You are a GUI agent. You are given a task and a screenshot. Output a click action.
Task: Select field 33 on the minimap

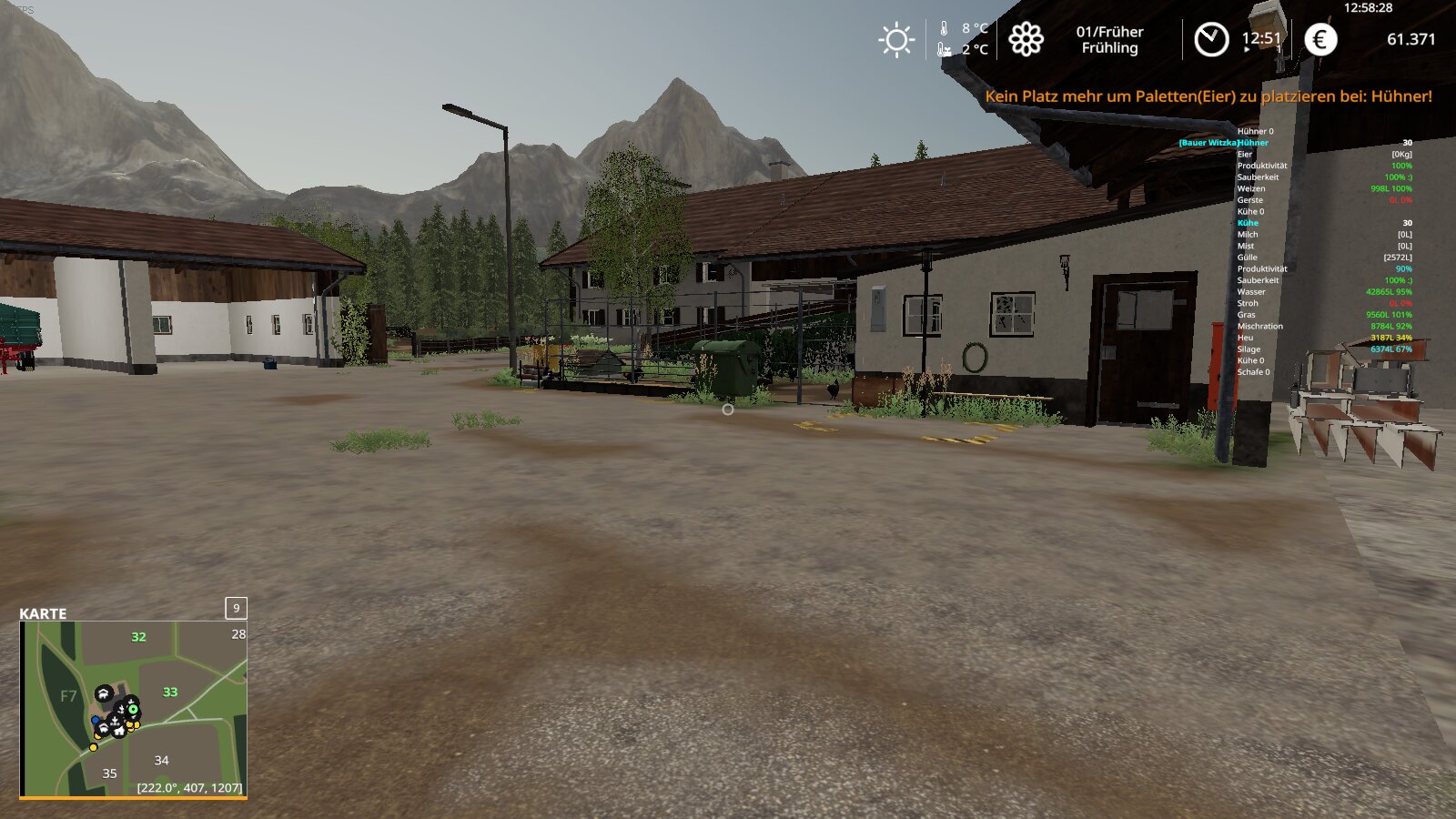[170, 693]
